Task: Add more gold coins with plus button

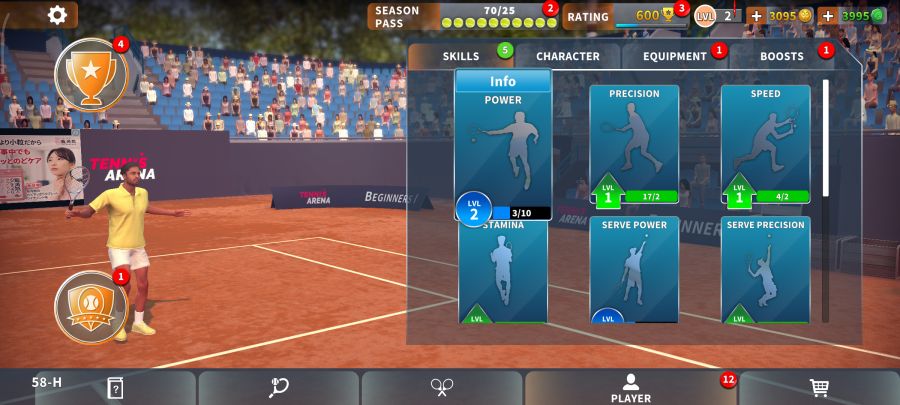Action: pyautogui.click(x=756, y=16)
